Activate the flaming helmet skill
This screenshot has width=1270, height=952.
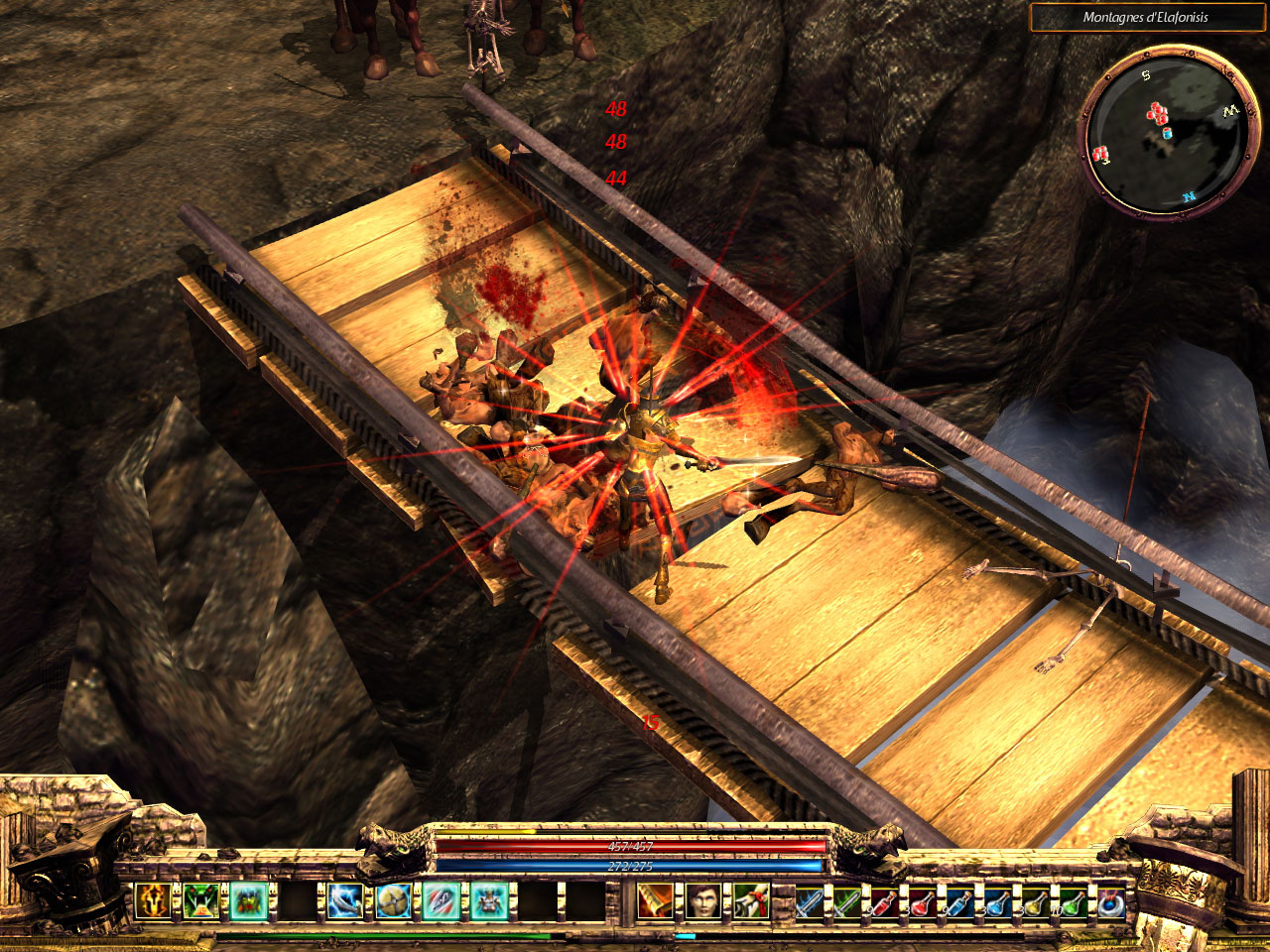153,901
